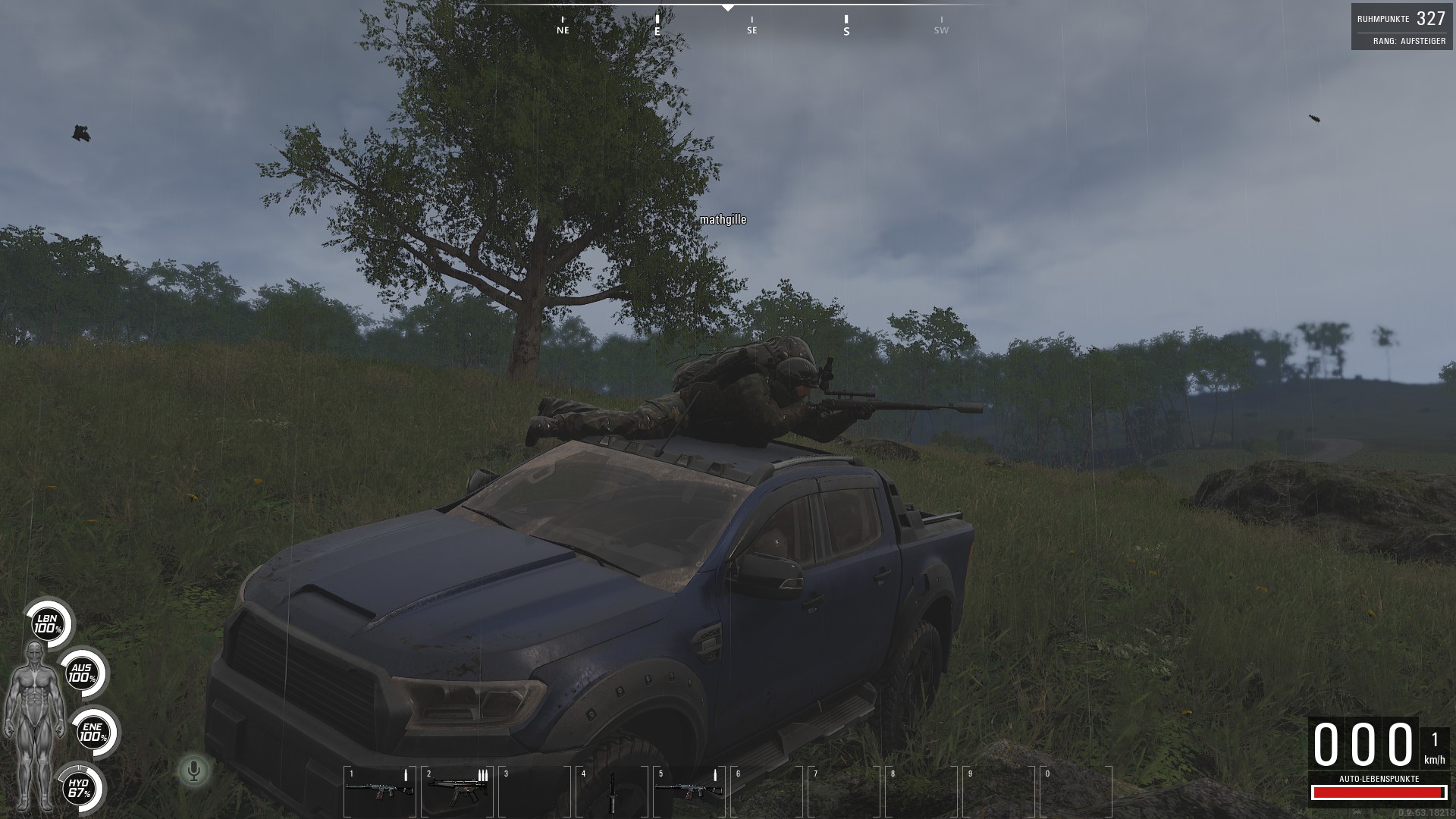Equip the MP5 submachine gun in slot 2

[457, 790]
